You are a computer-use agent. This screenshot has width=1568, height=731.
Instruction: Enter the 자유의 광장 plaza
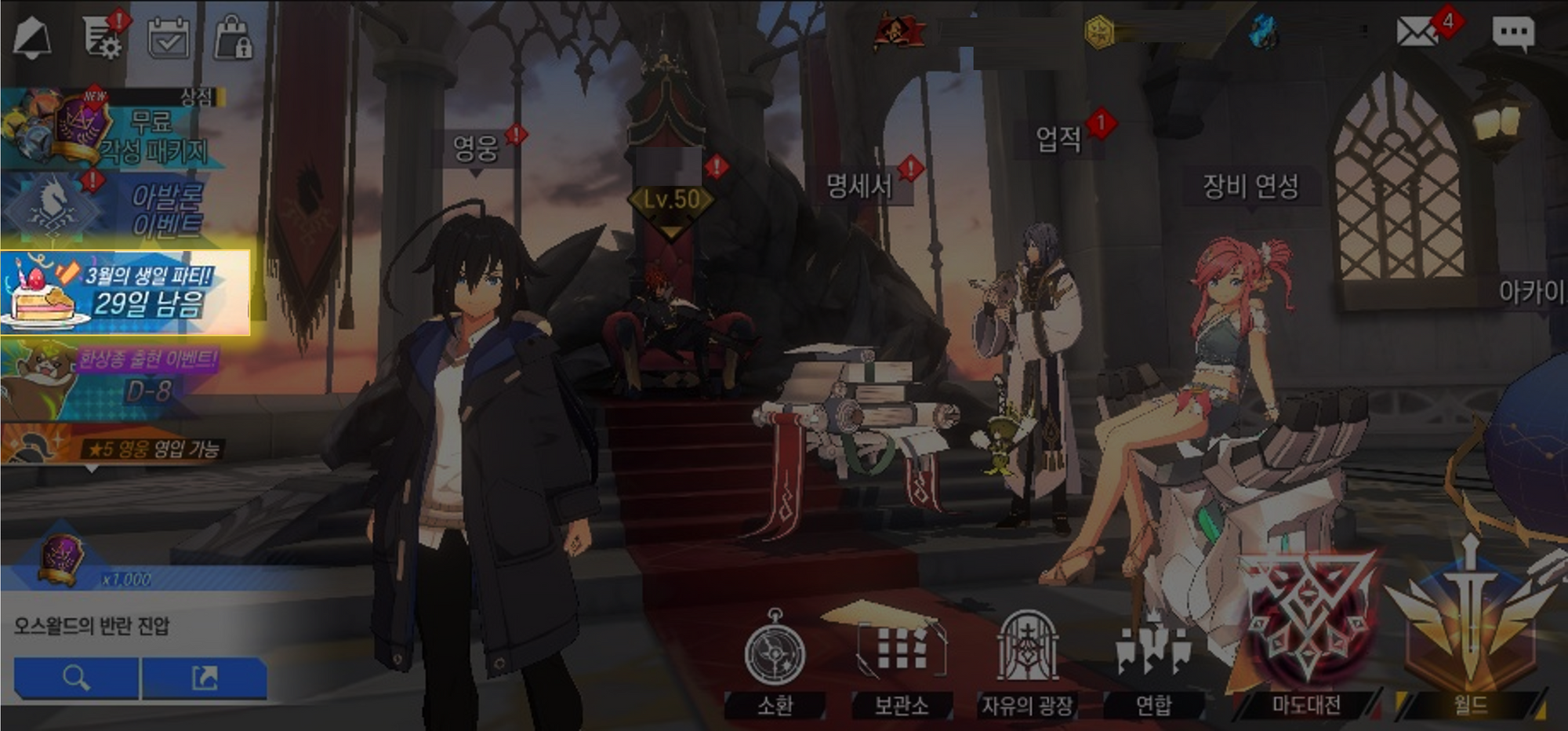[1027, 664]
